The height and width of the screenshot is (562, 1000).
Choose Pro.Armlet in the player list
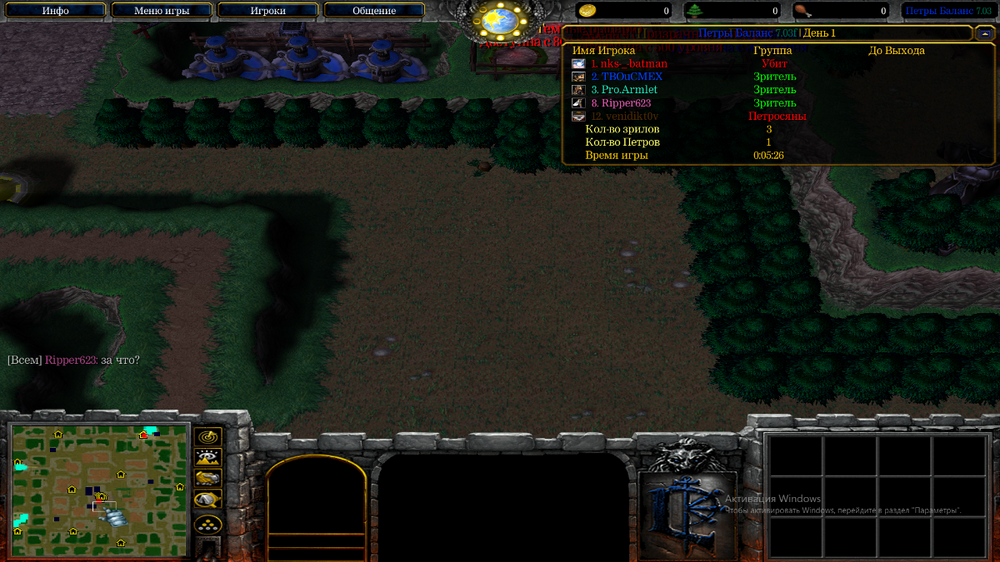(626, 90)
